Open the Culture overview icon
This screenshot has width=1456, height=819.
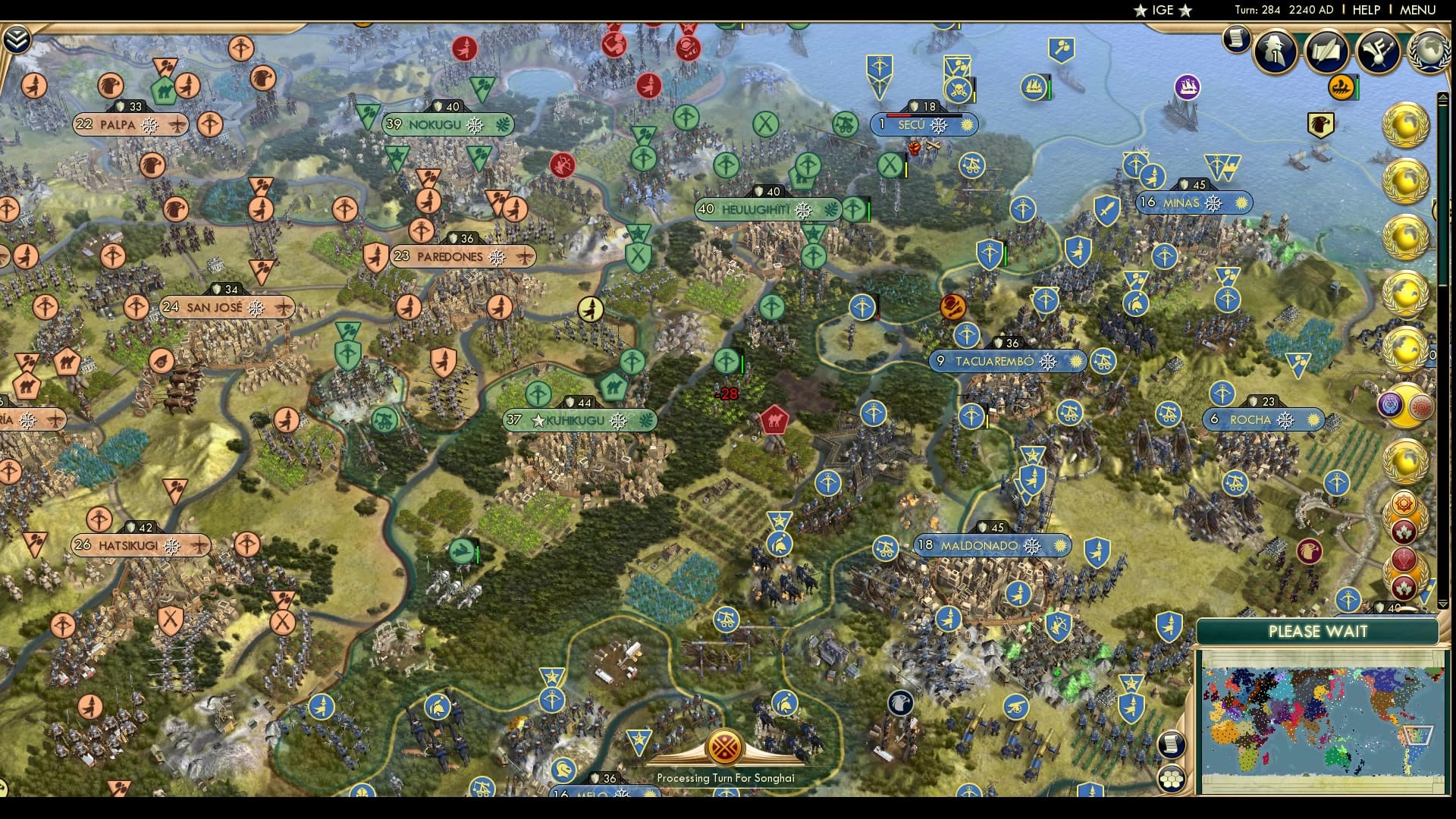(x=1379, y=52)
